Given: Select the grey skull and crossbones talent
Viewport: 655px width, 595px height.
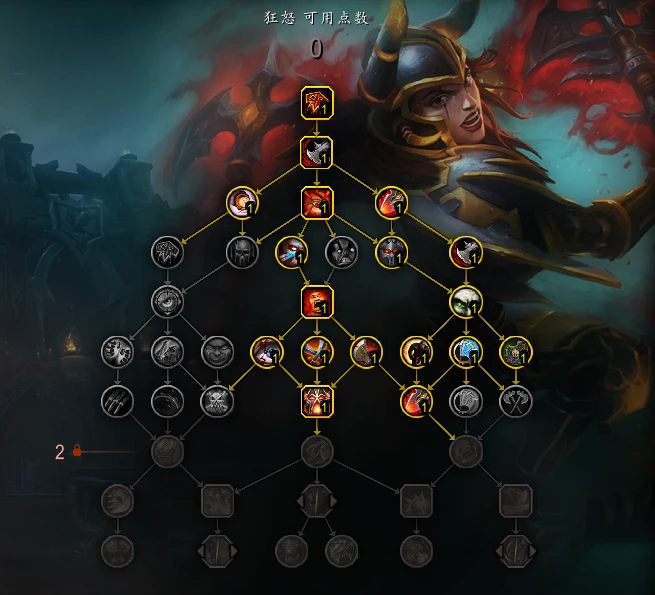Looking at the screenshot, I should [x=216, y=401].
